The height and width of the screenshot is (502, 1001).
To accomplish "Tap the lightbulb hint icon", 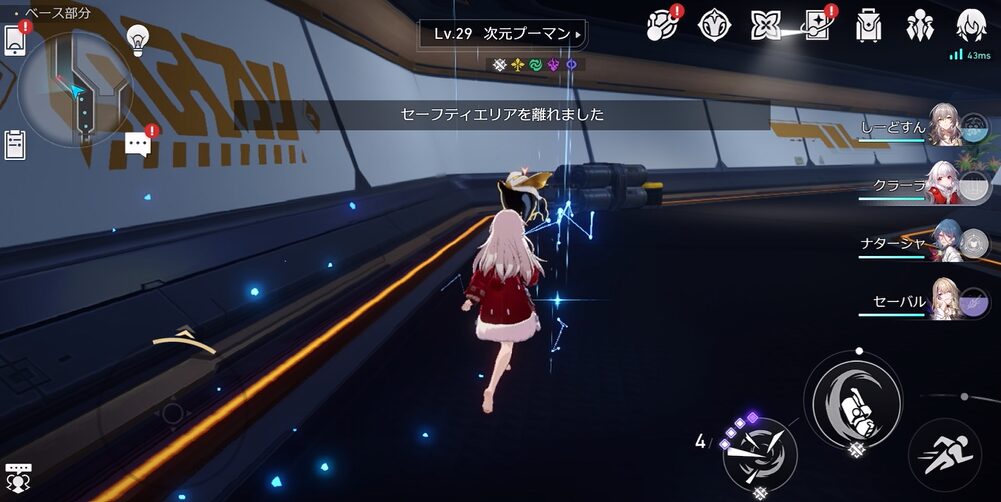I will click(x=138, y=40).
